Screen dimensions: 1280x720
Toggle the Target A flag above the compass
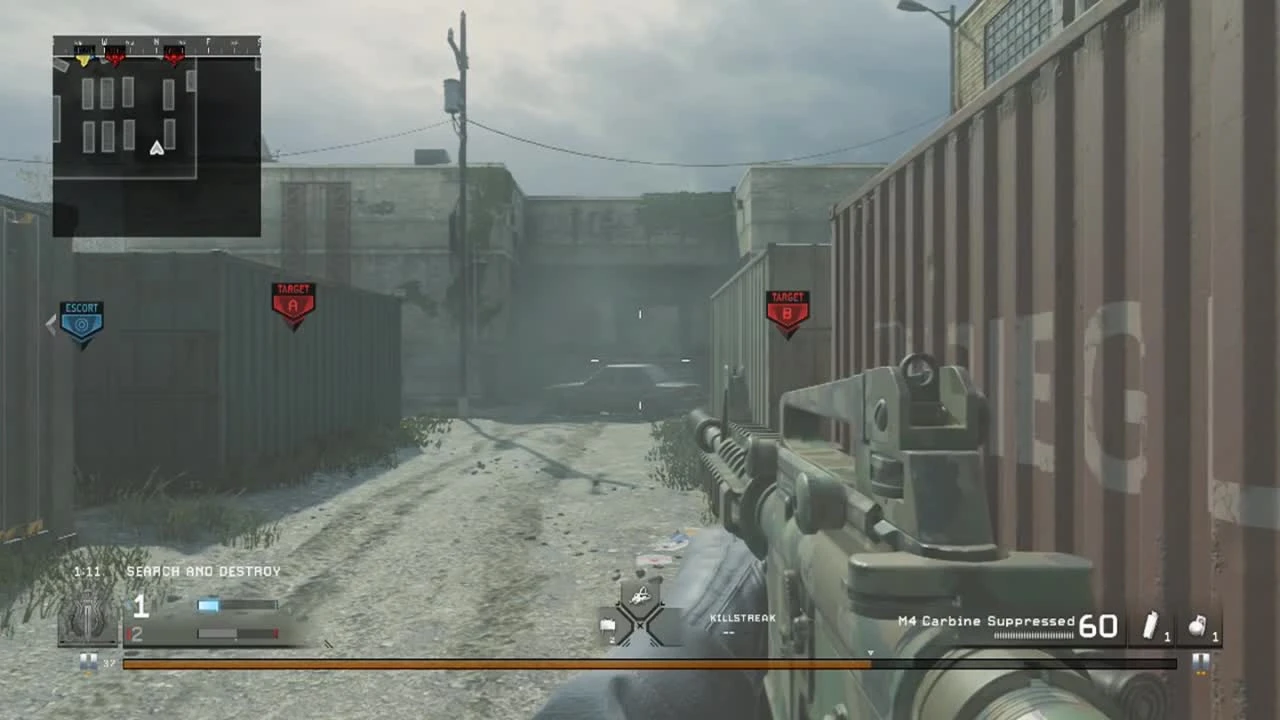tap(115, 55)
